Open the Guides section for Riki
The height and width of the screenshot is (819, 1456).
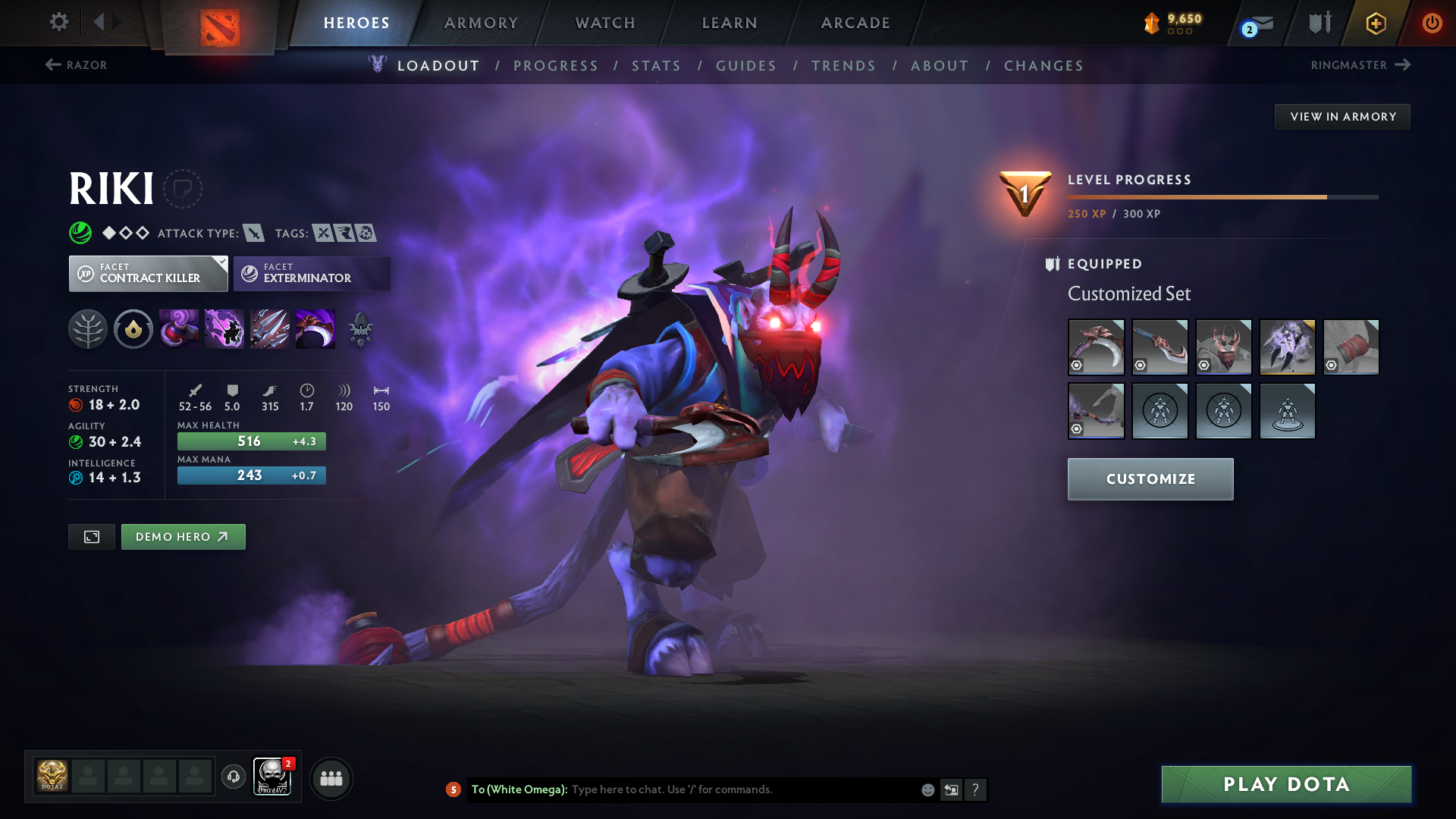pyautogui.click(x=746, y=66)
